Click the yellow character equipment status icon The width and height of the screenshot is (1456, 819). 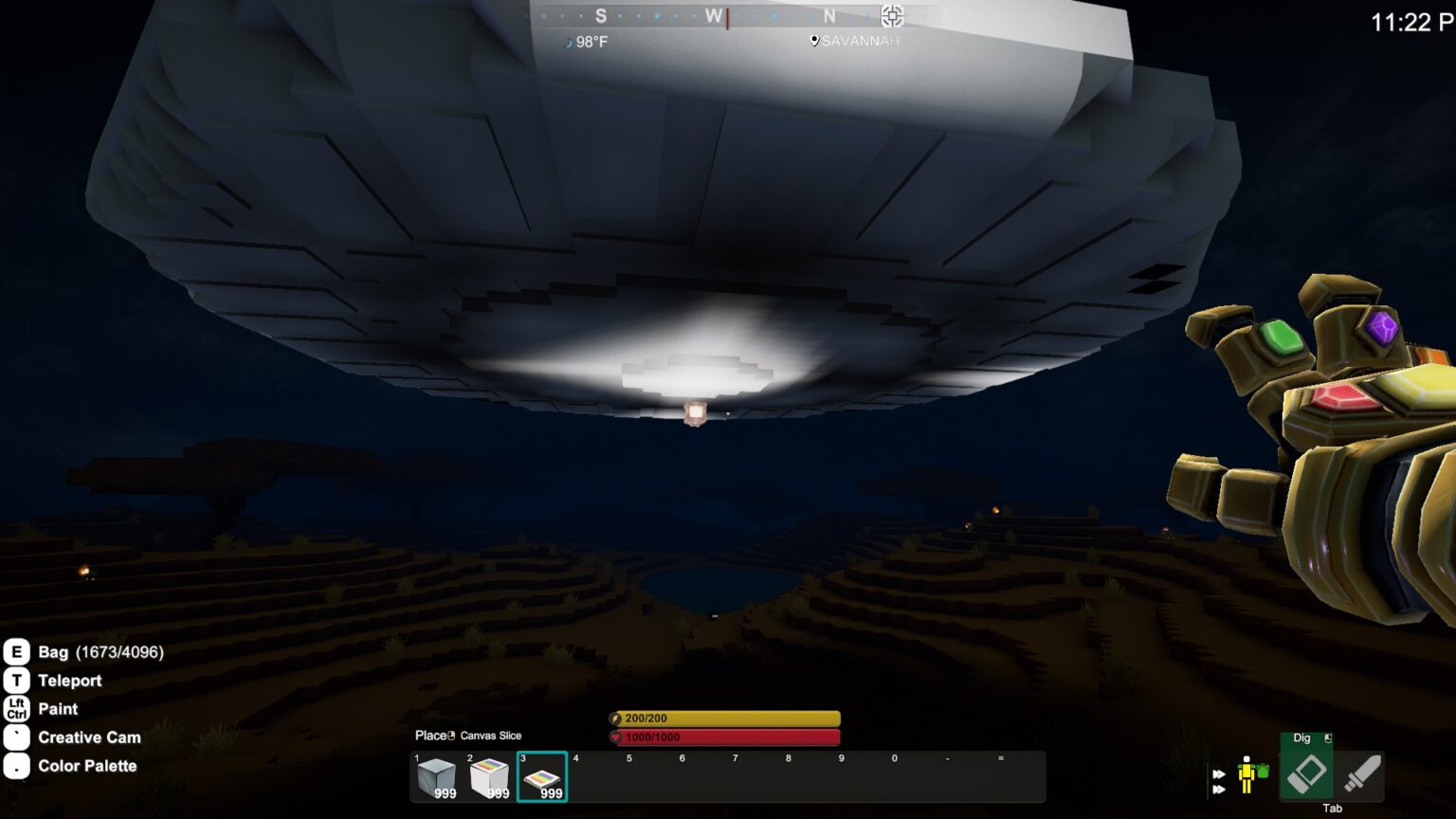(x=1248, y=774)
